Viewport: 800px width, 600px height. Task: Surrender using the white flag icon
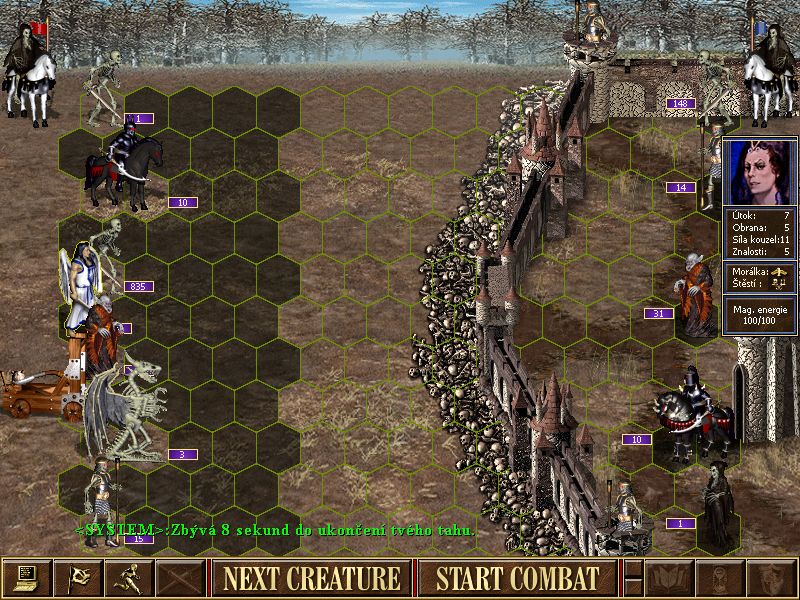tap(77, 578)
